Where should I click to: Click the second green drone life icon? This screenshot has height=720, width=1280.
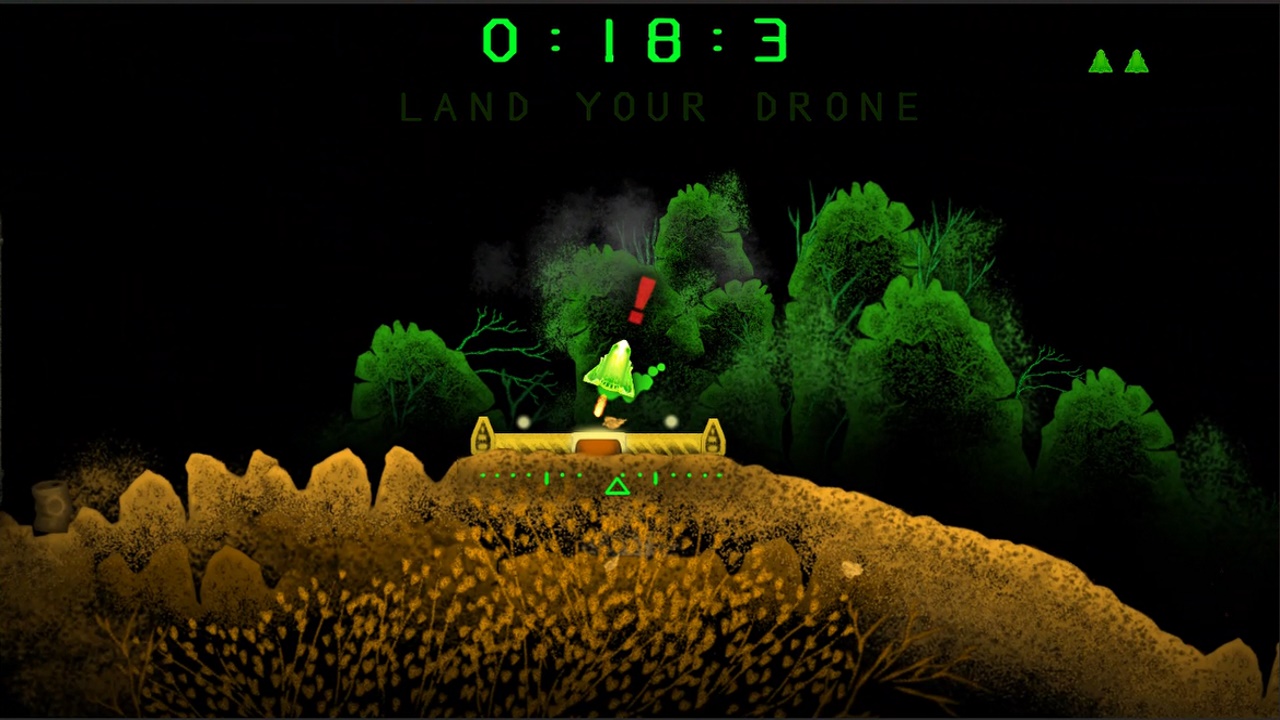[1137, 61]
